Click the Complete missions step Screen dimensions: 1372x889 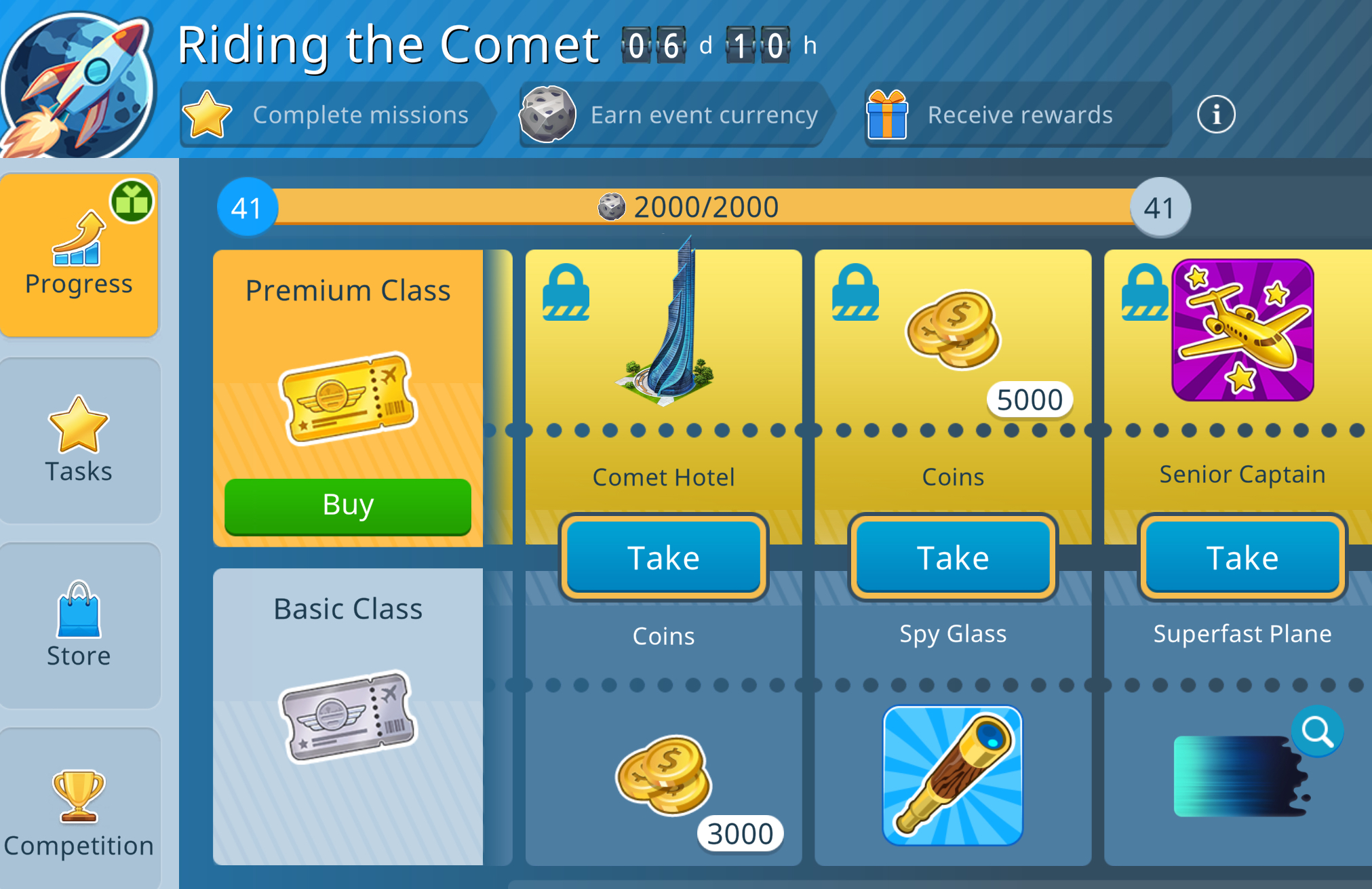tap(334, 115)
